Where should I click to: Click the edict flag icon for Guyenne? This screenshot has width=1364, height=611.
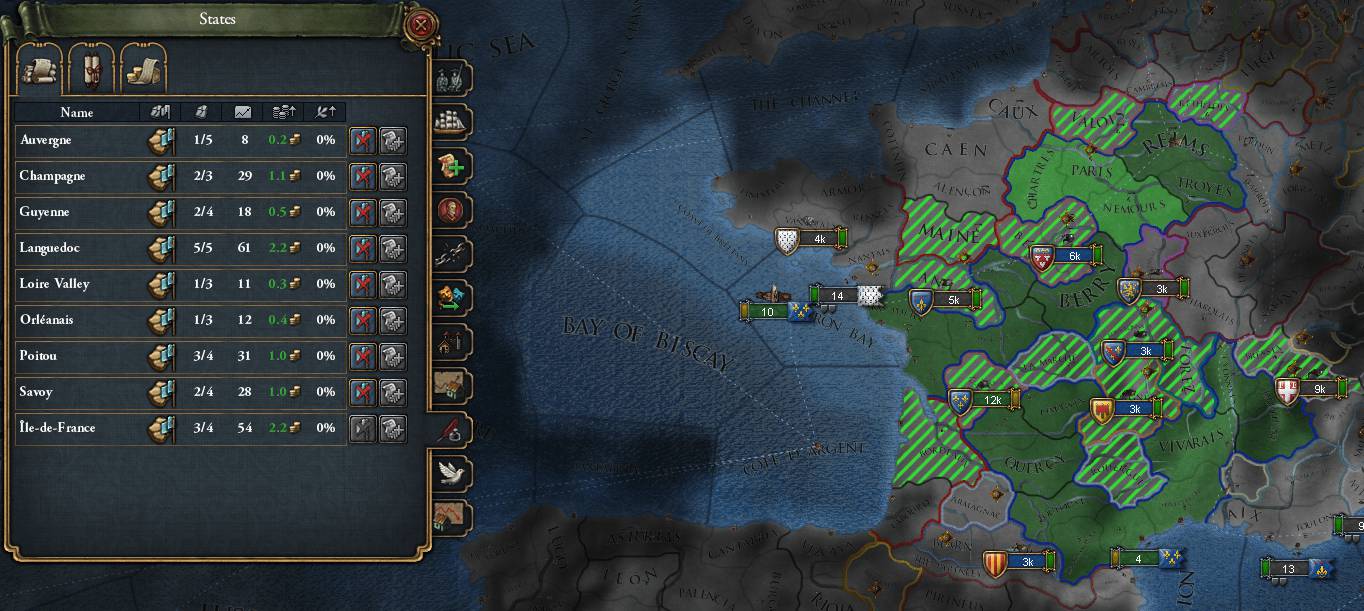pos(161,212)
